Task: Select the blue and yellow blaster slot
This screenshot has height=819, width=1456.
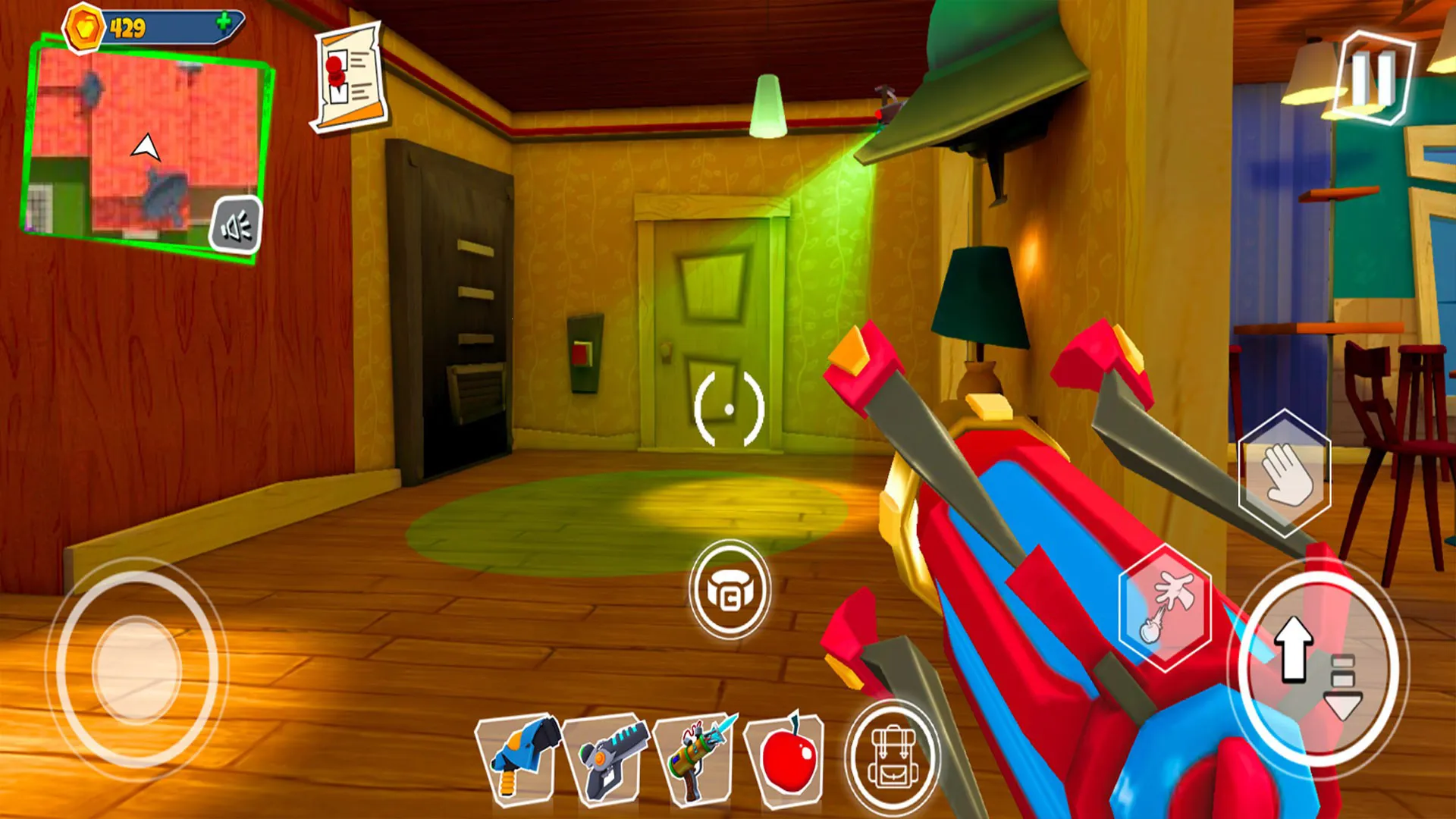Action: [519, 758]
